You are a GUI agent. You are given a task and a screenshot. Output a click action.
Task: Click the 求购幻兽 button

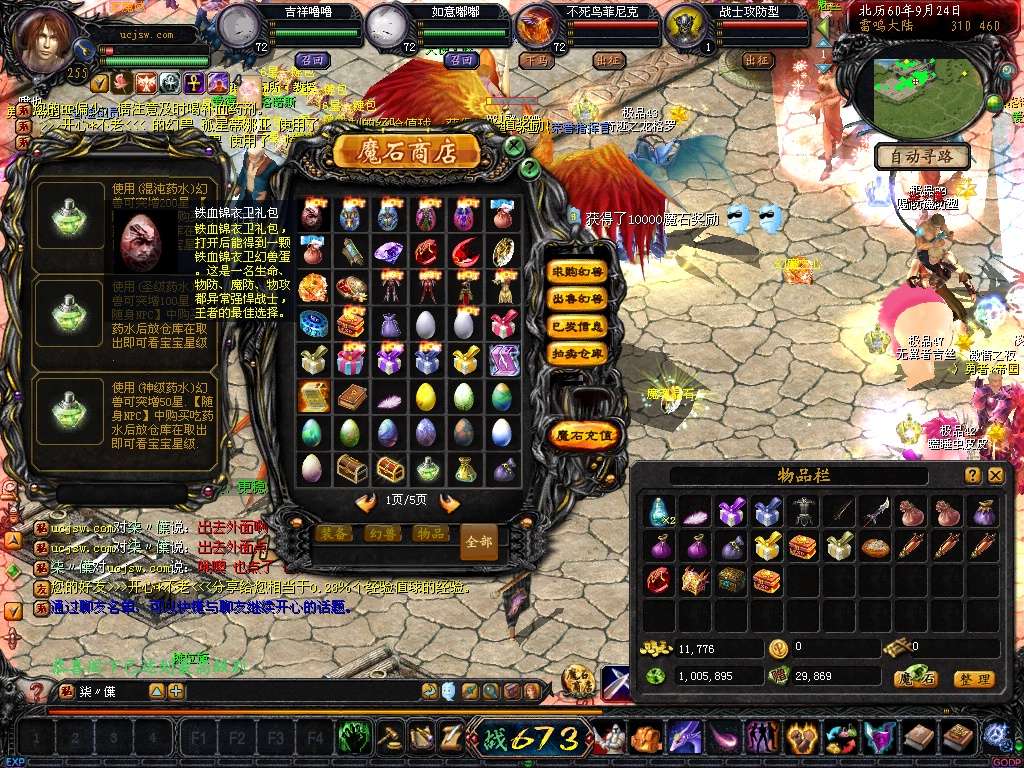point(577,271)
